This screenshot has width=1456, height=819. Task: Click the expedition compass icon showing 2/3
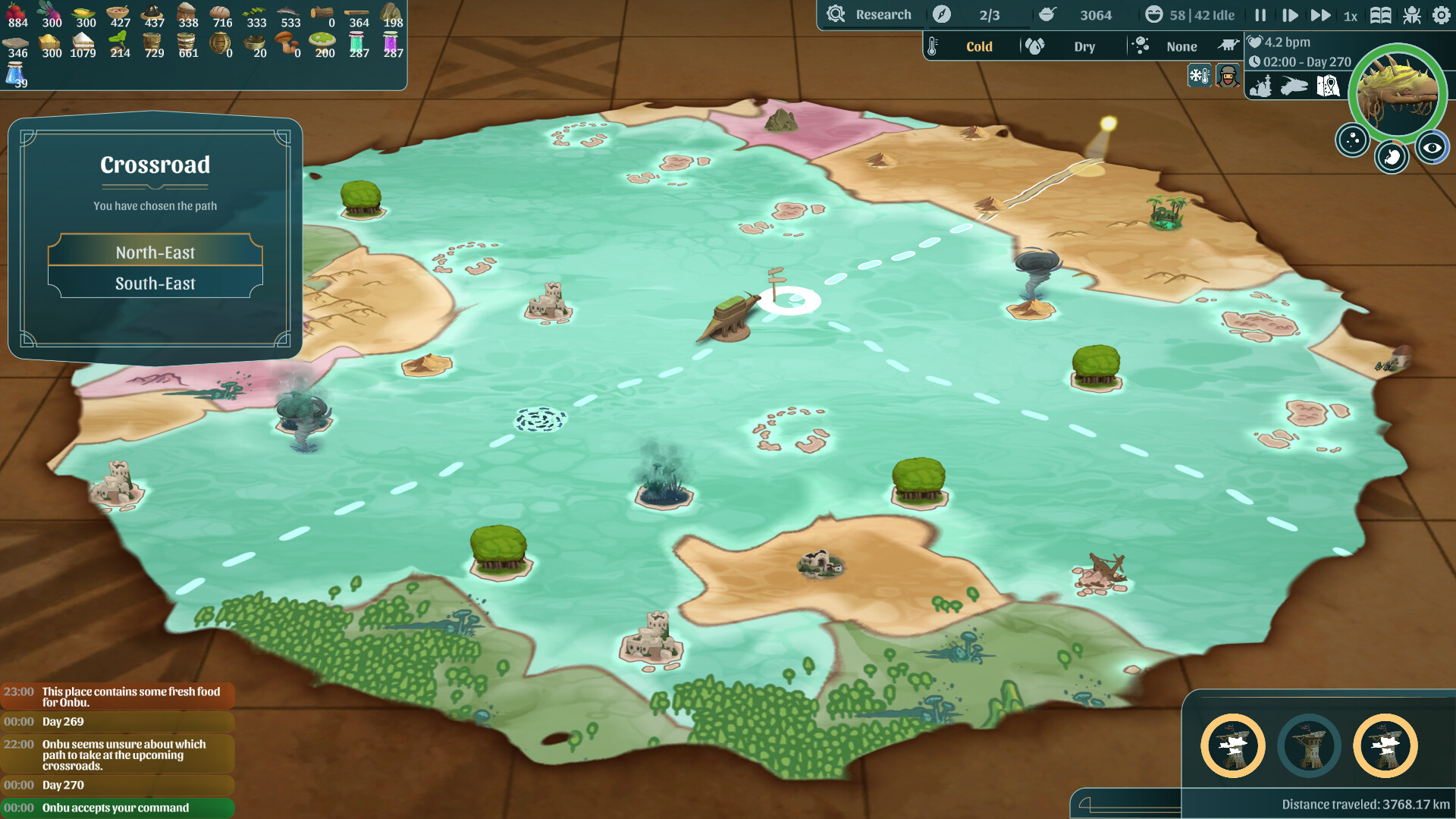pyautogui.click(x=941, y=14)
